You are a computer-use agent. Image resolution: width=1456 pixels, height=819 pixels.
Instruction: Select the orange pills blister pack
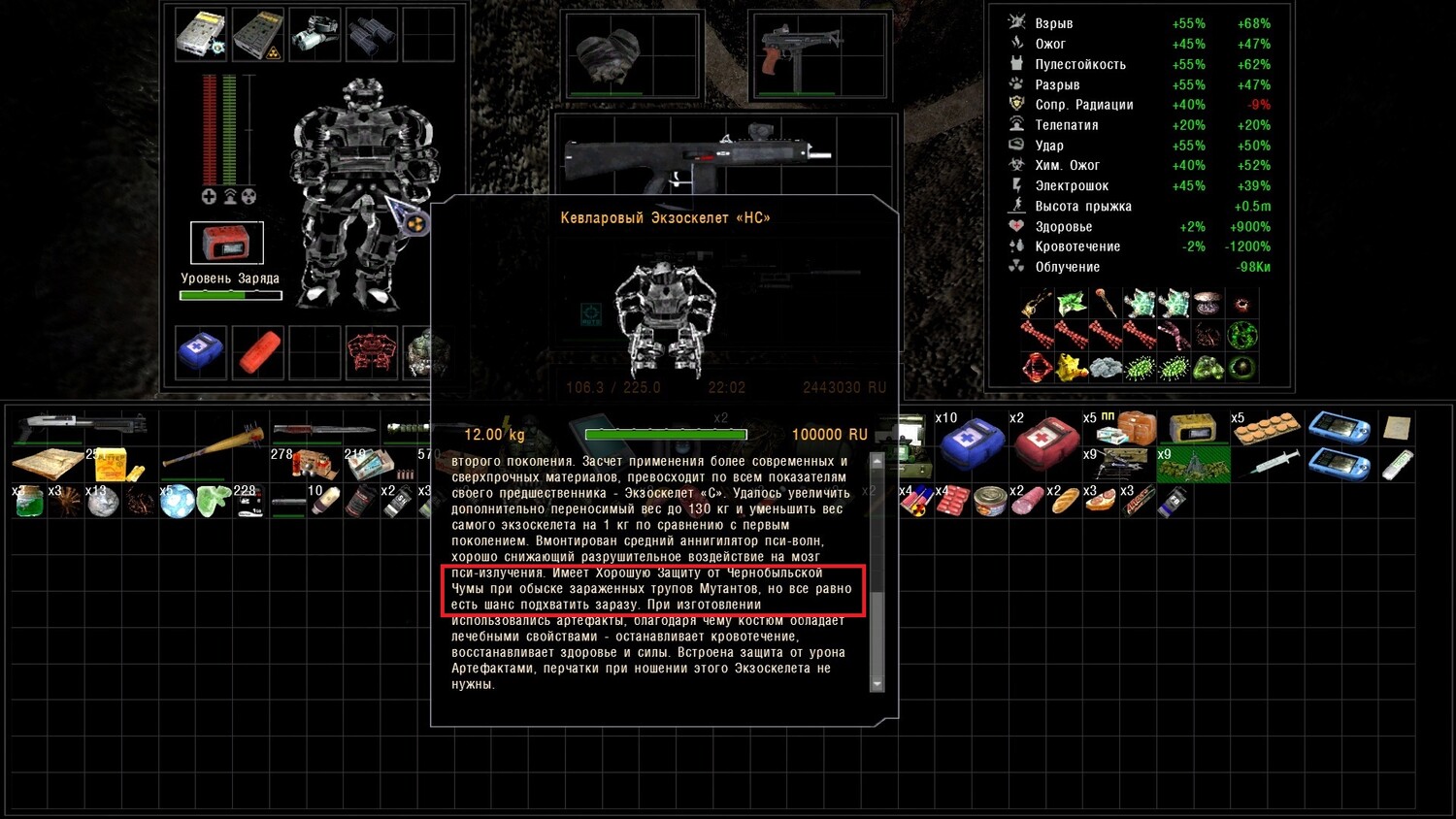coord(1266,429)
